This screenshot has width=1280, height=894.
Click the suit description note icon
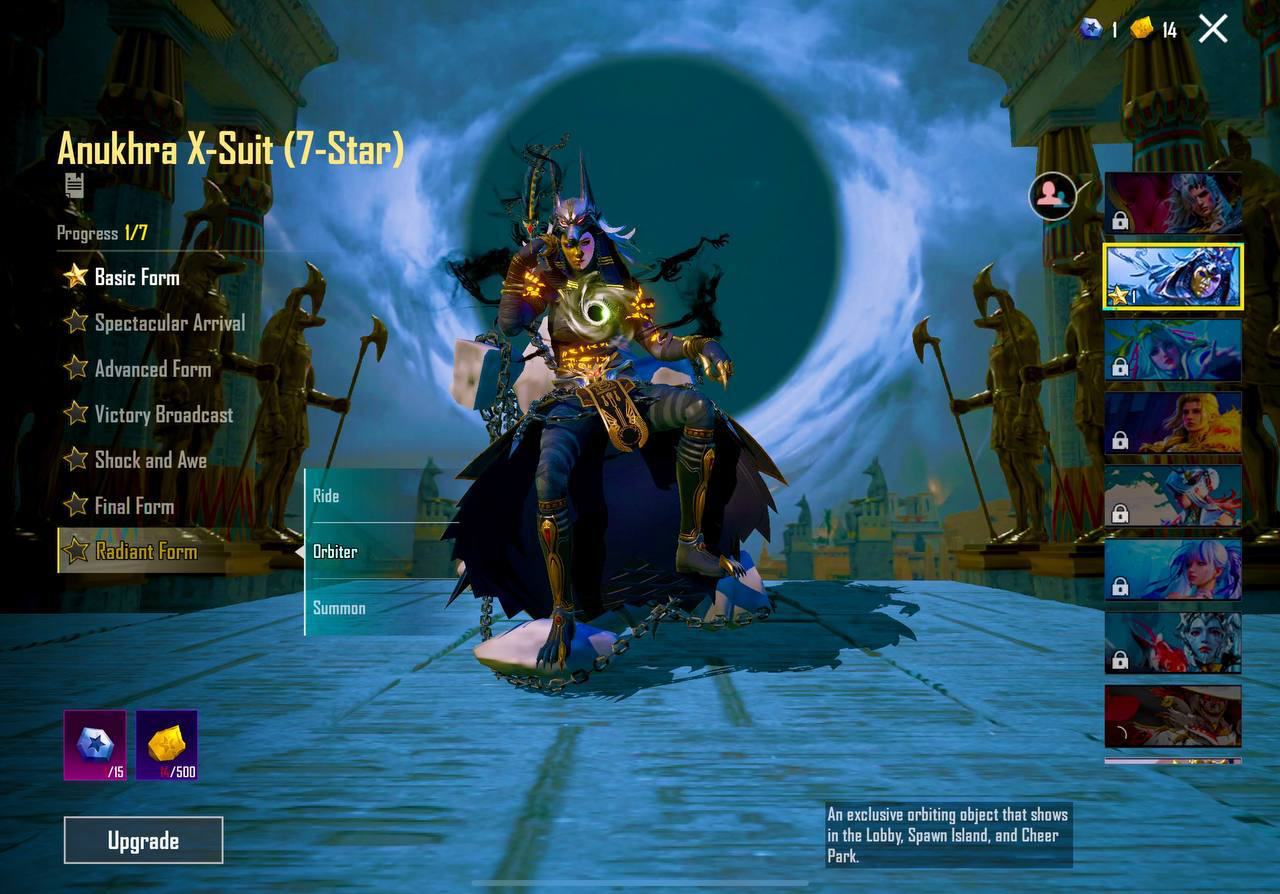point(75,186)
